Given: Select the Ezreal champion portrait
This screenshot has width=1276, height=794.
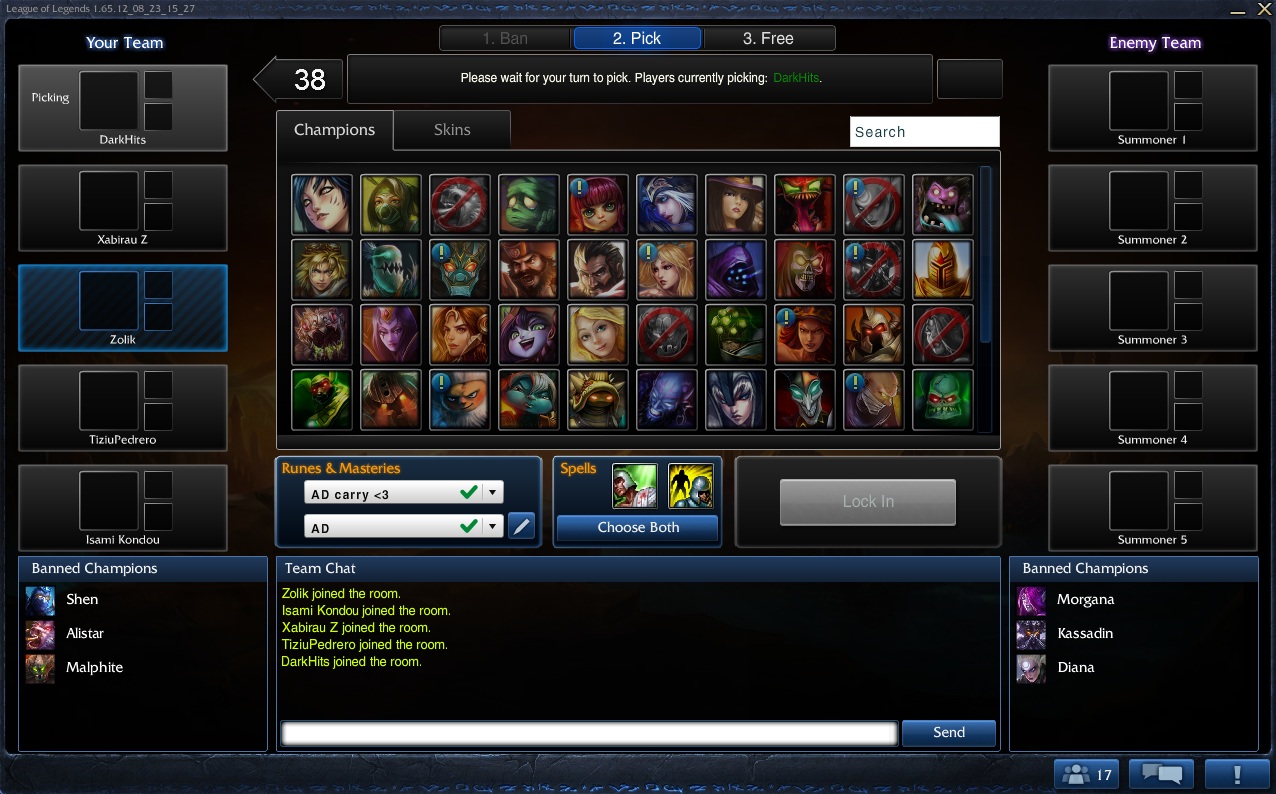Looking at the screenshot, I should coord(322,269).
